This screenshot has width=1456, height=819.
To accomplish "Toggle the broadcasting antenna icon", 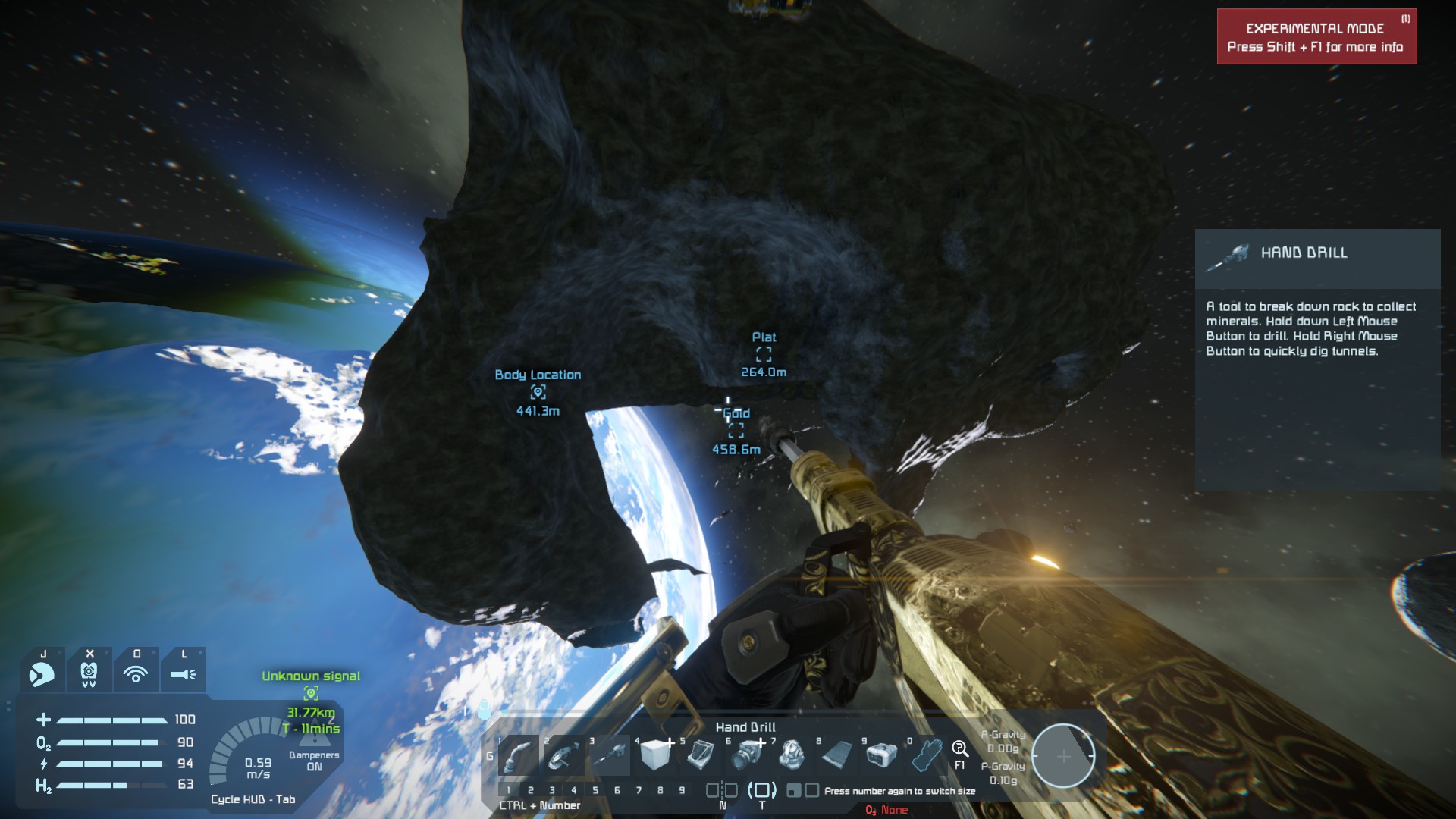I will click(x=136, y=673).
